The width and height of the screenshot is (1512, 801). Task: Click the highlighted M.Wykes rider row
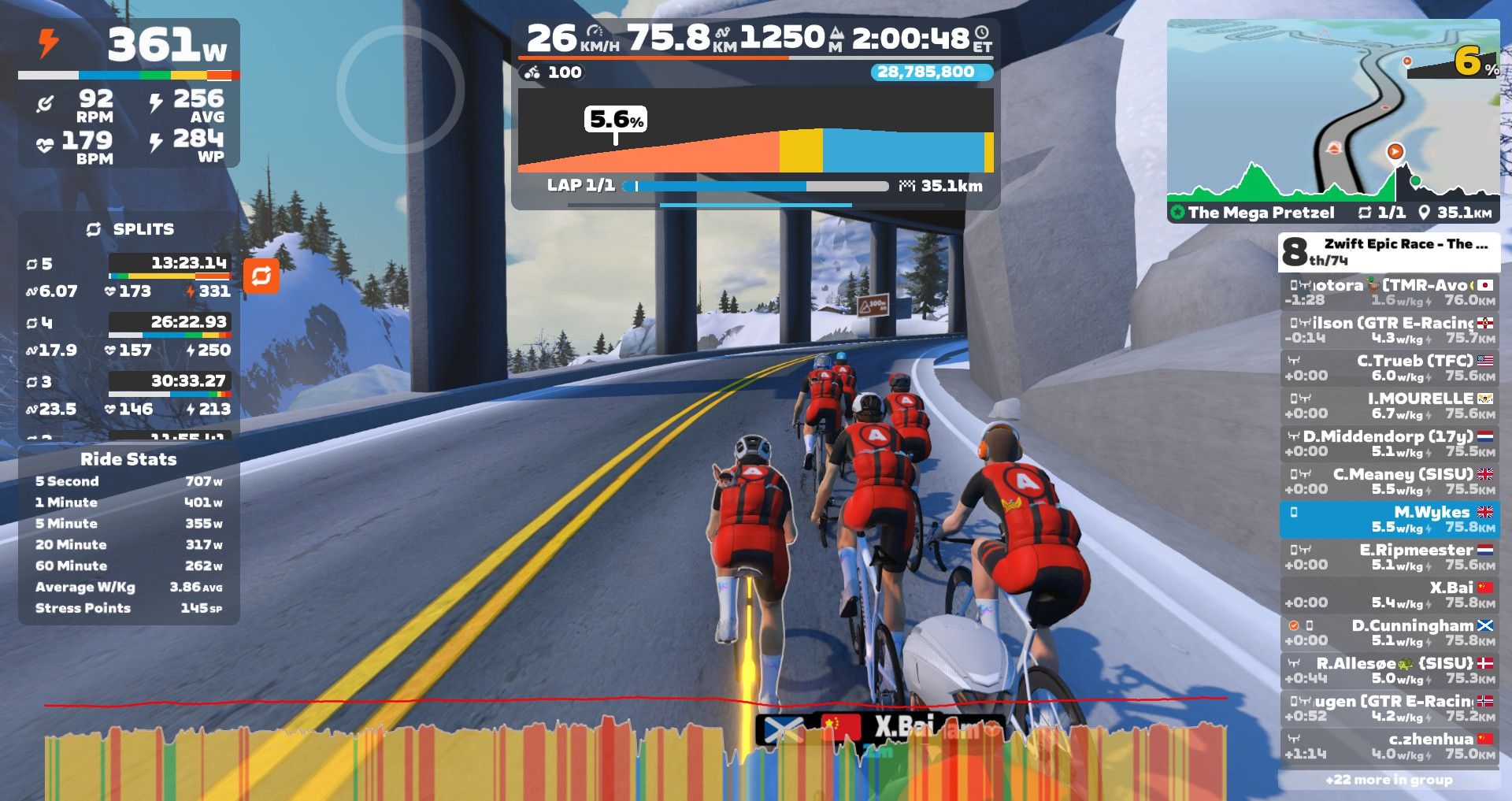click(1390, 519)
